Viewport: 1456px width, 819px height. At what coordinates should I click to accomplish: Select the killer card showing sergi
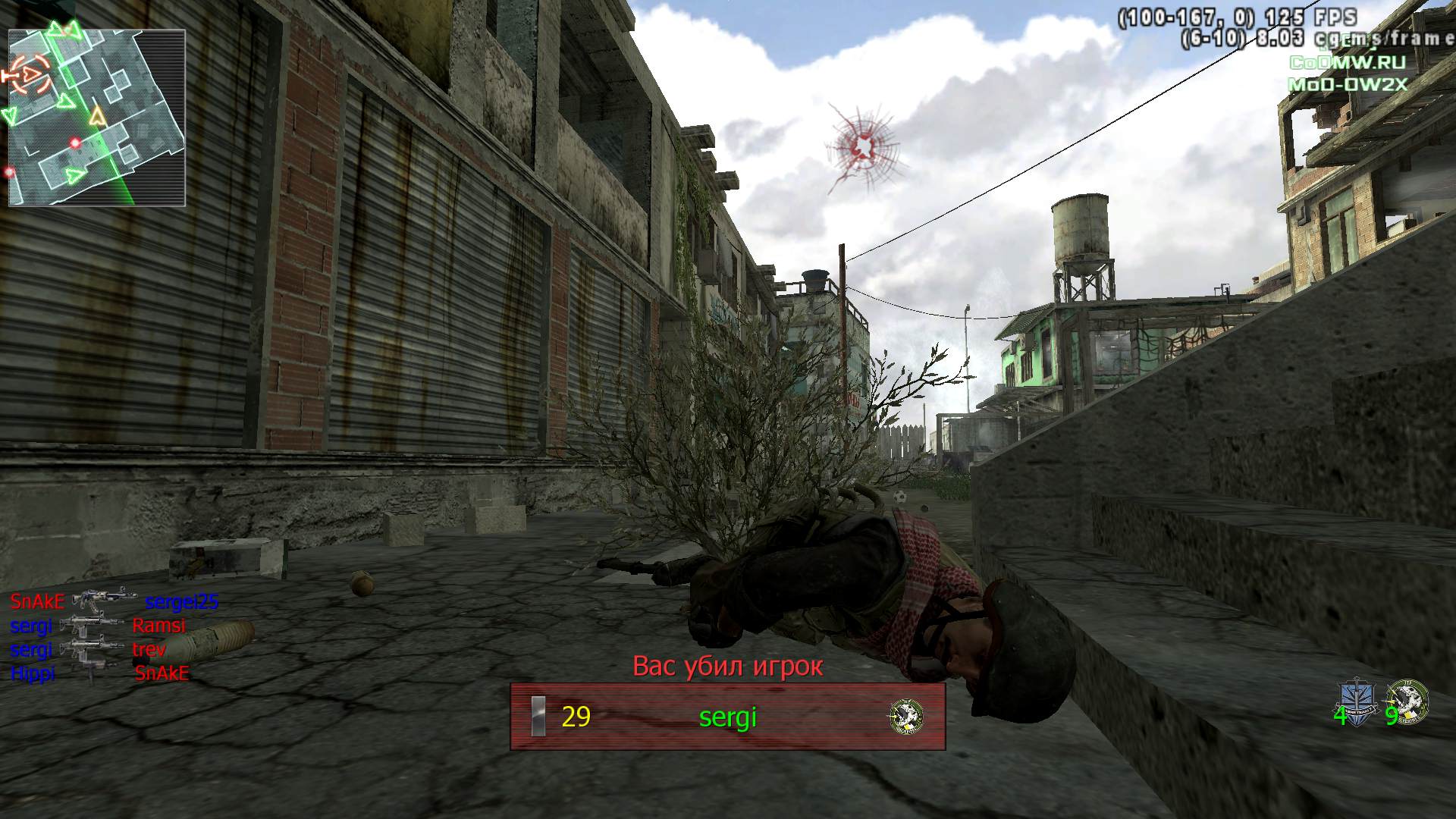pos(727,717)
